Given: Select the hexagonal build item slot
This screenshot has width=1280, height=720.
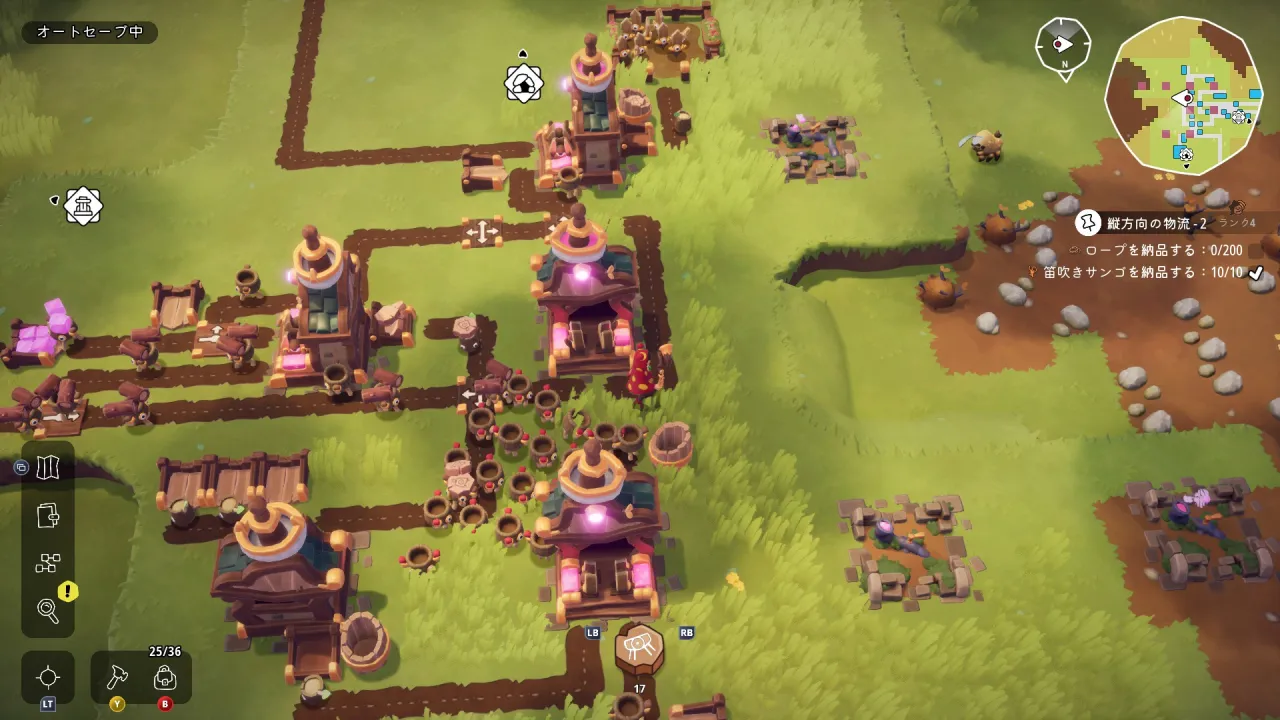Looking at the screenshot, I should coord(639,650).
